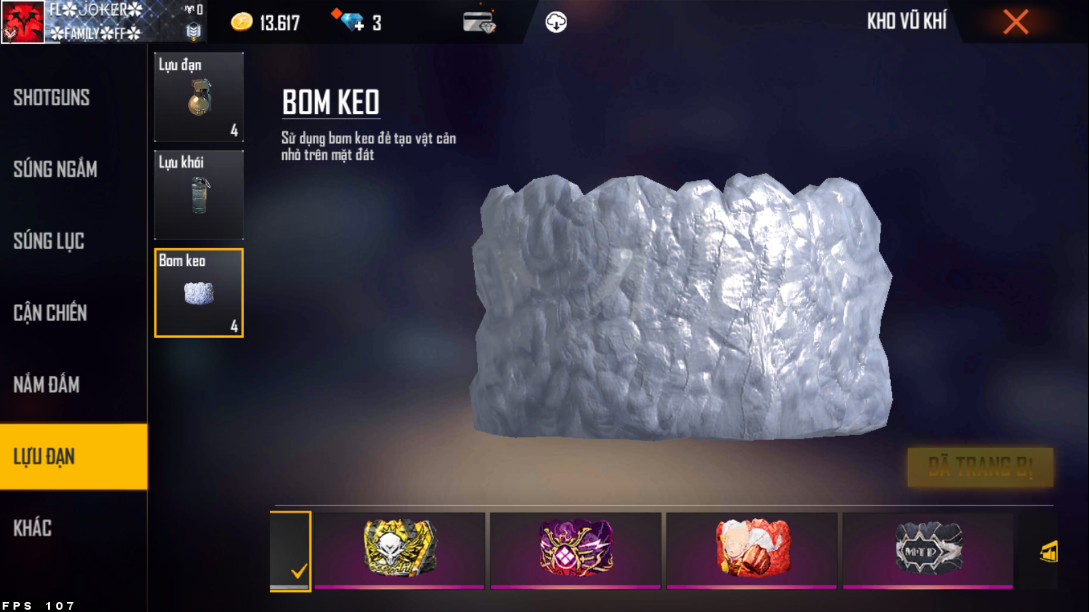Close the weapon vault screen
The height and width of the screenshot is (612, 1089).
[1015, 22]
